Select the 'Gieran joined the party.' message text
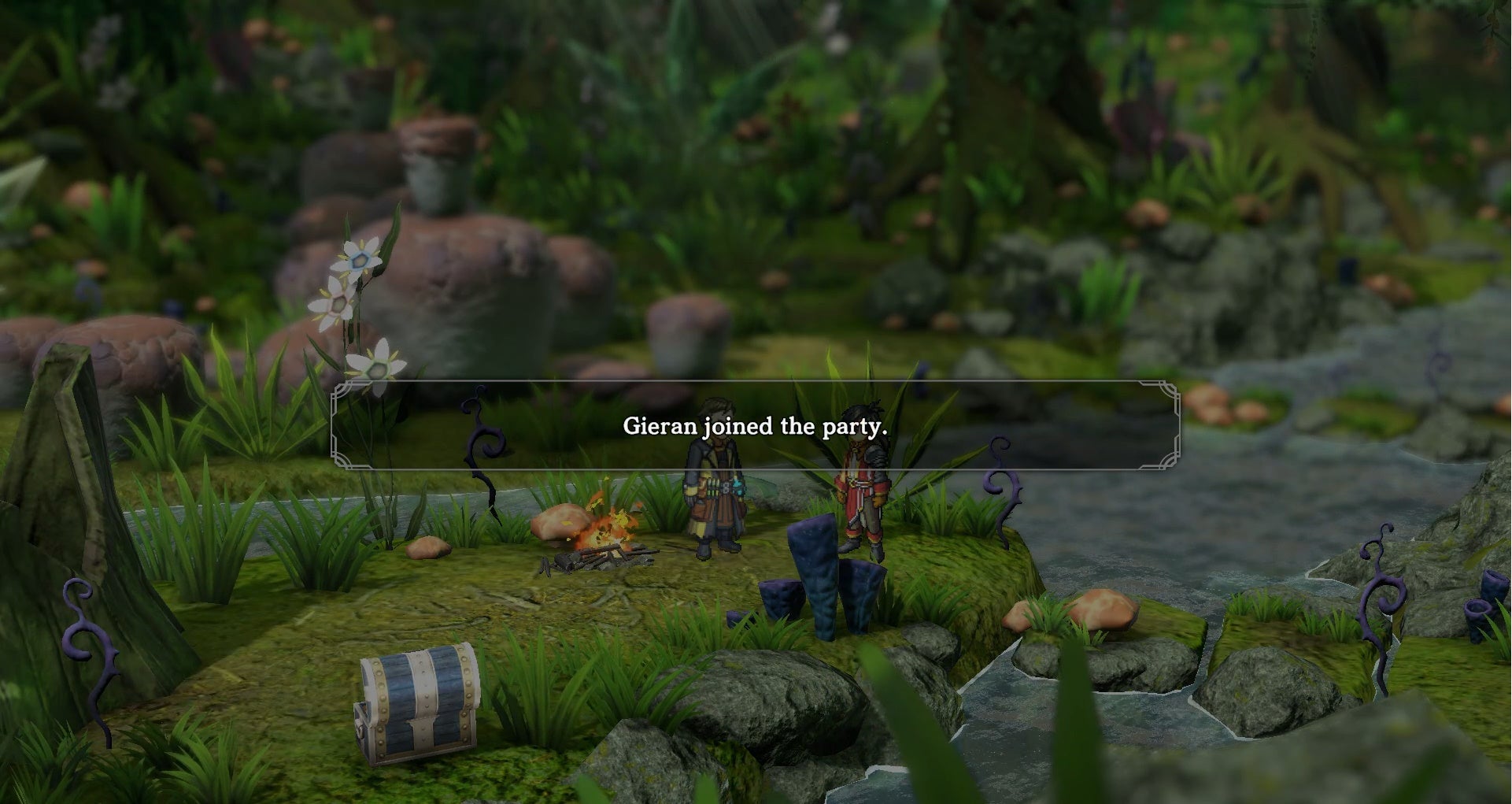 (x=756, y=428)
